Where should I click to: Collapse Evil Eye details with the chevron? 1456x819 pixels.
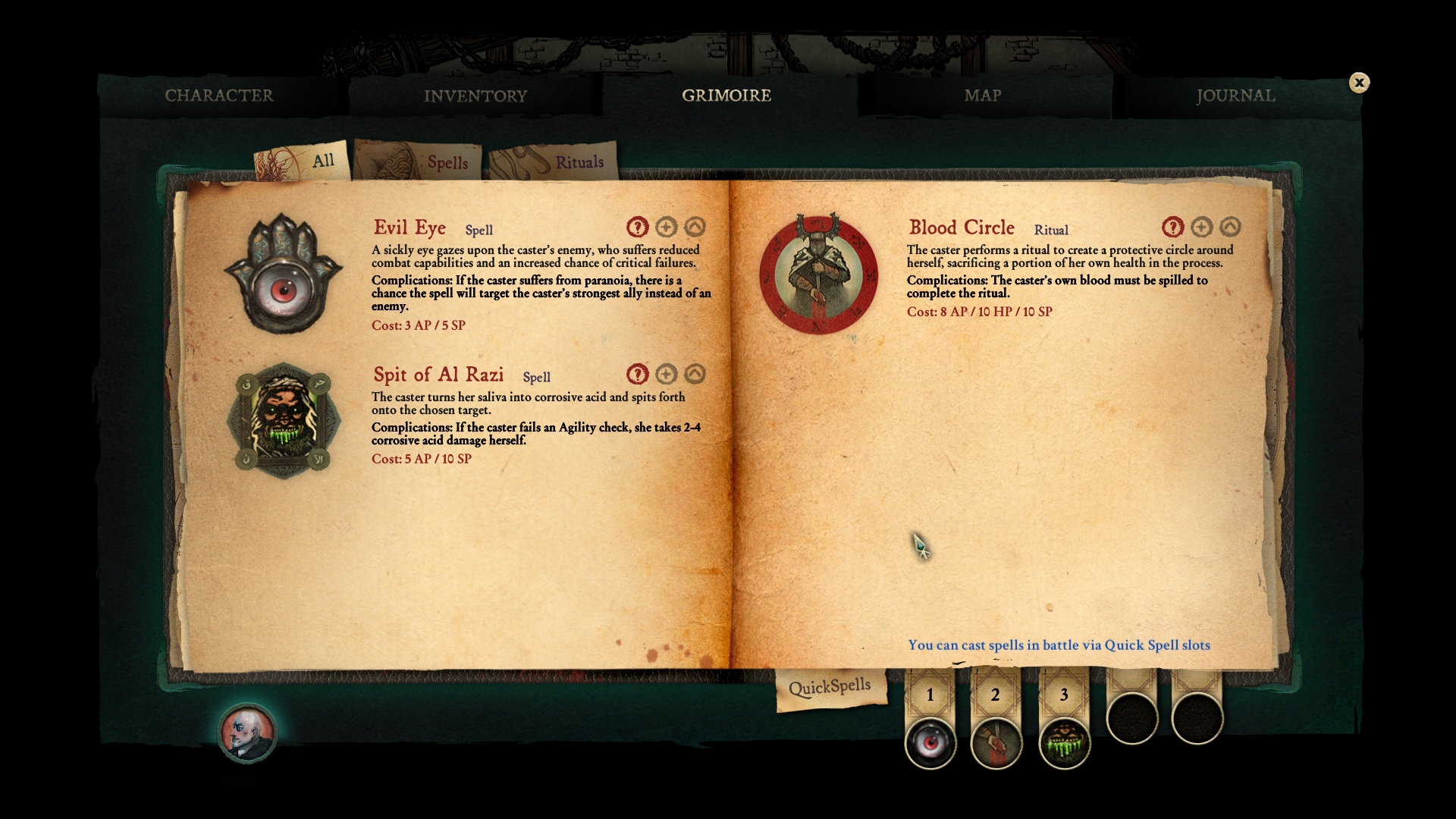point(695,226)
